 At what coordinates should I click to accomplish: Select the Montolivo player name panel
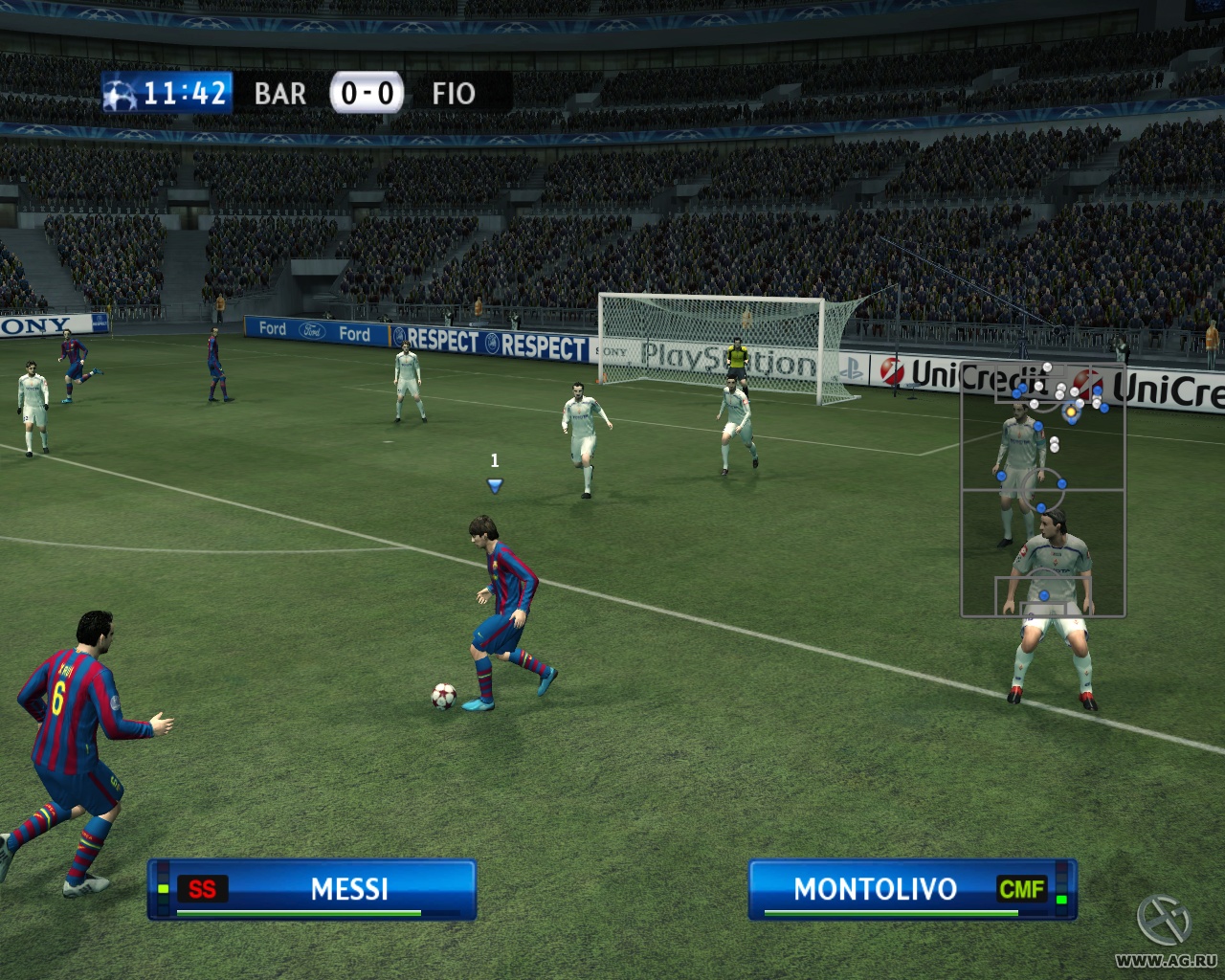[x=912, y=889]
